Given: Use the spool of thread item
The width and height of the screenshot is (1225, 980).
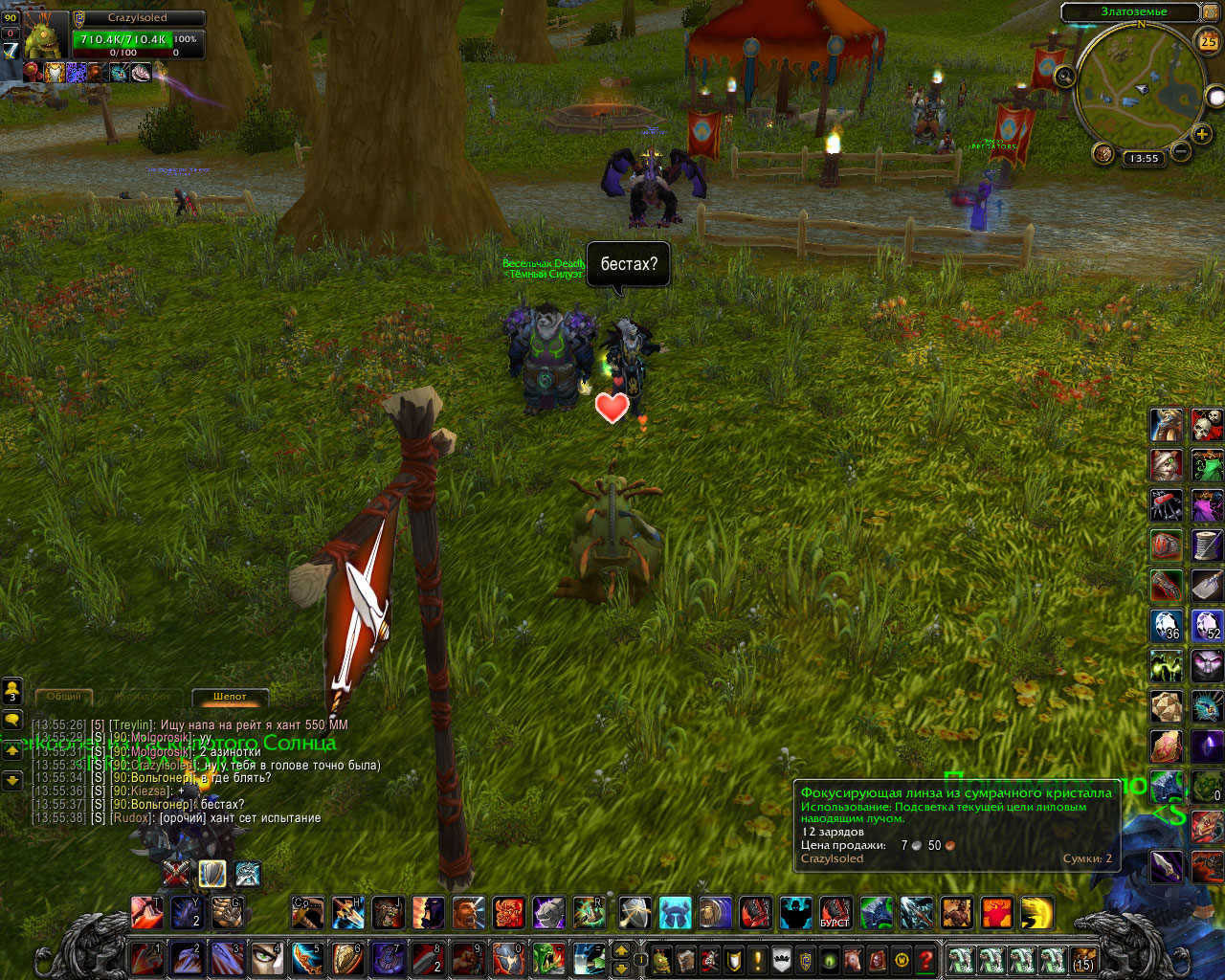Looking at the screenshot, I should click(x=1207, y=545).
